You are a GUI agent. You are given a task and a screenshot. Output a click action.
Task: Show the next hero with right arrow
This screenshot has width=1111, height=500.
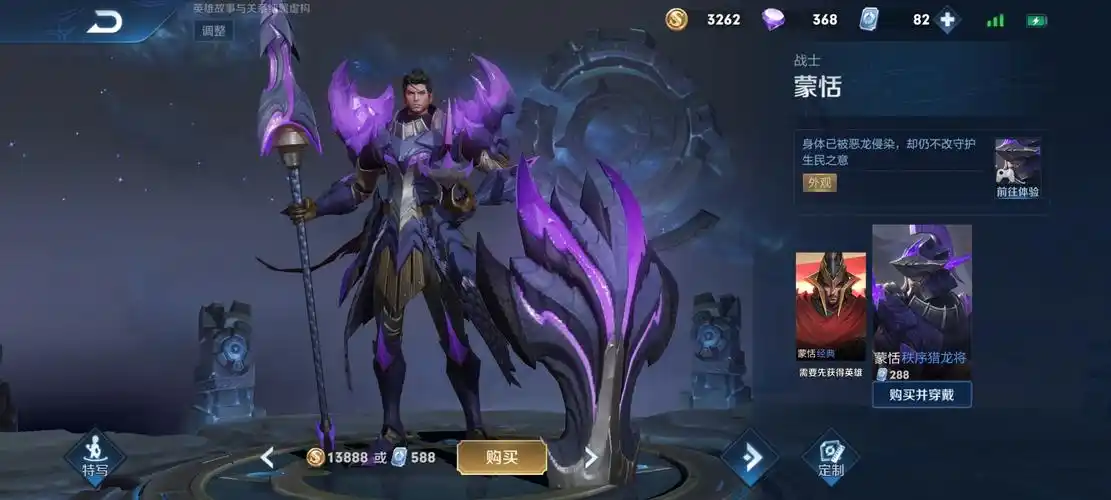[x=591, y=458]
